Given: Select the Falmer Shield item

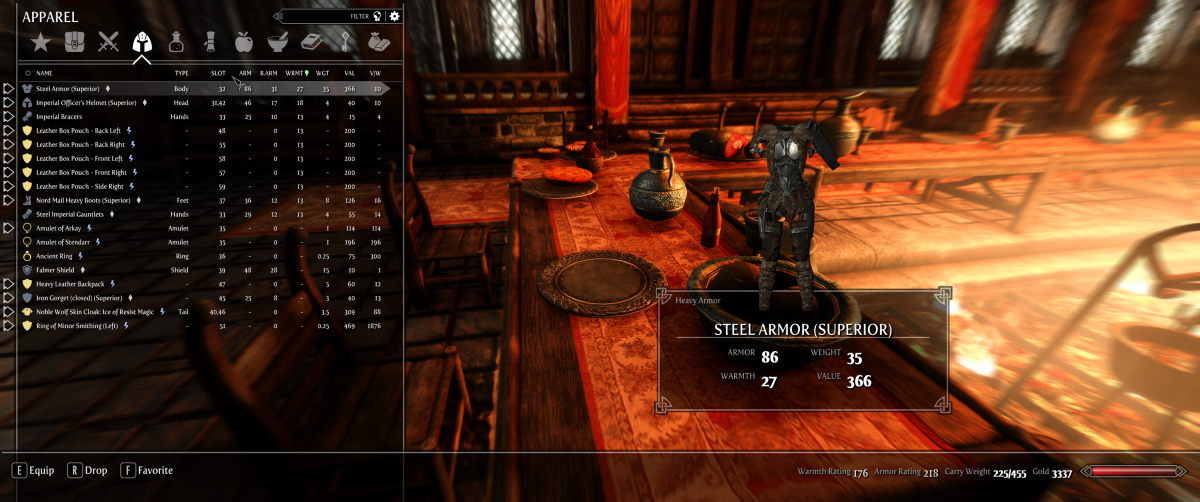Looking at the screenshot, I should click(x=57, y=270).
